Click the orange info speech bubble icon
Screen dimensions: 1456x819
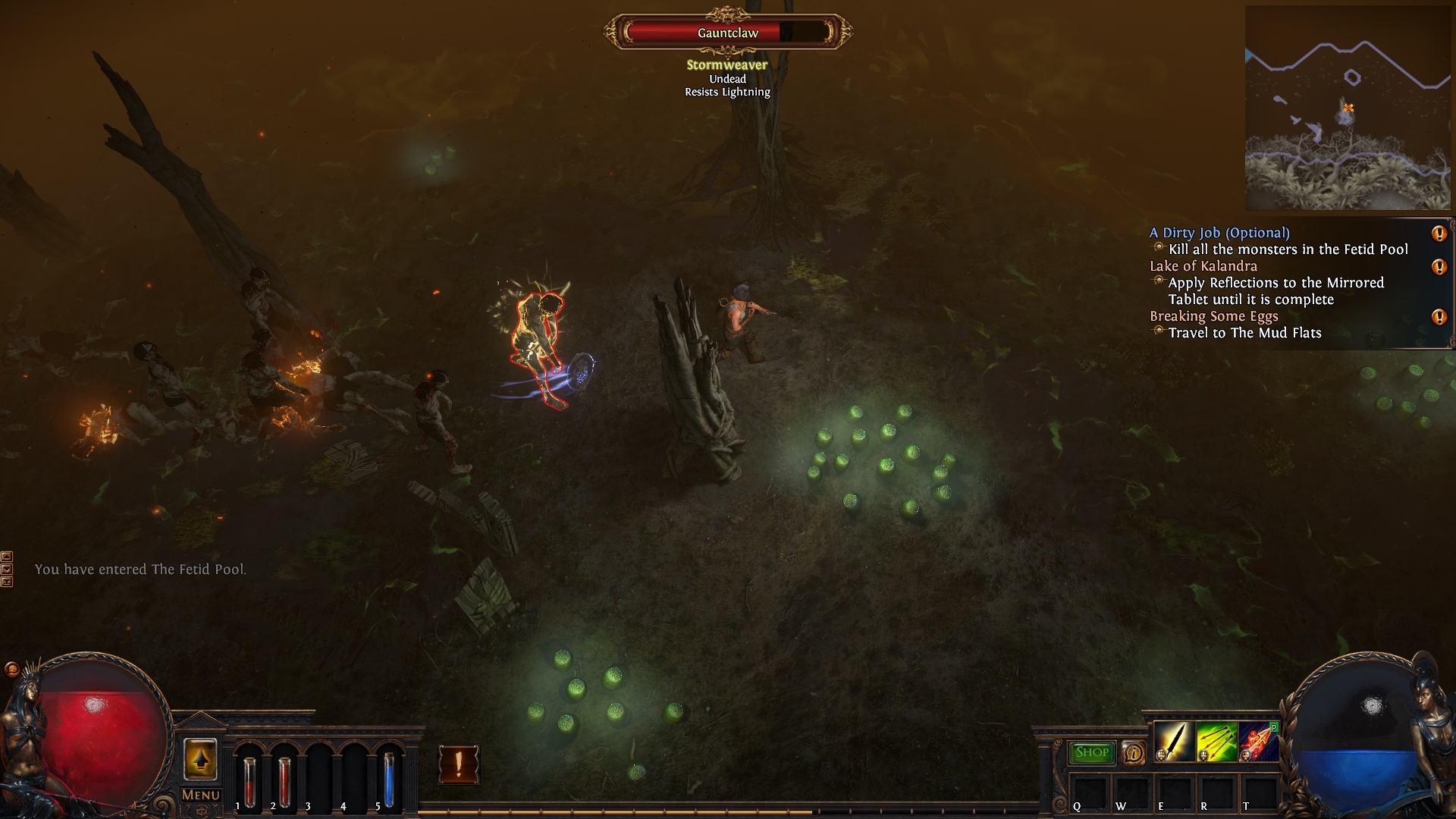(1133, 753)
